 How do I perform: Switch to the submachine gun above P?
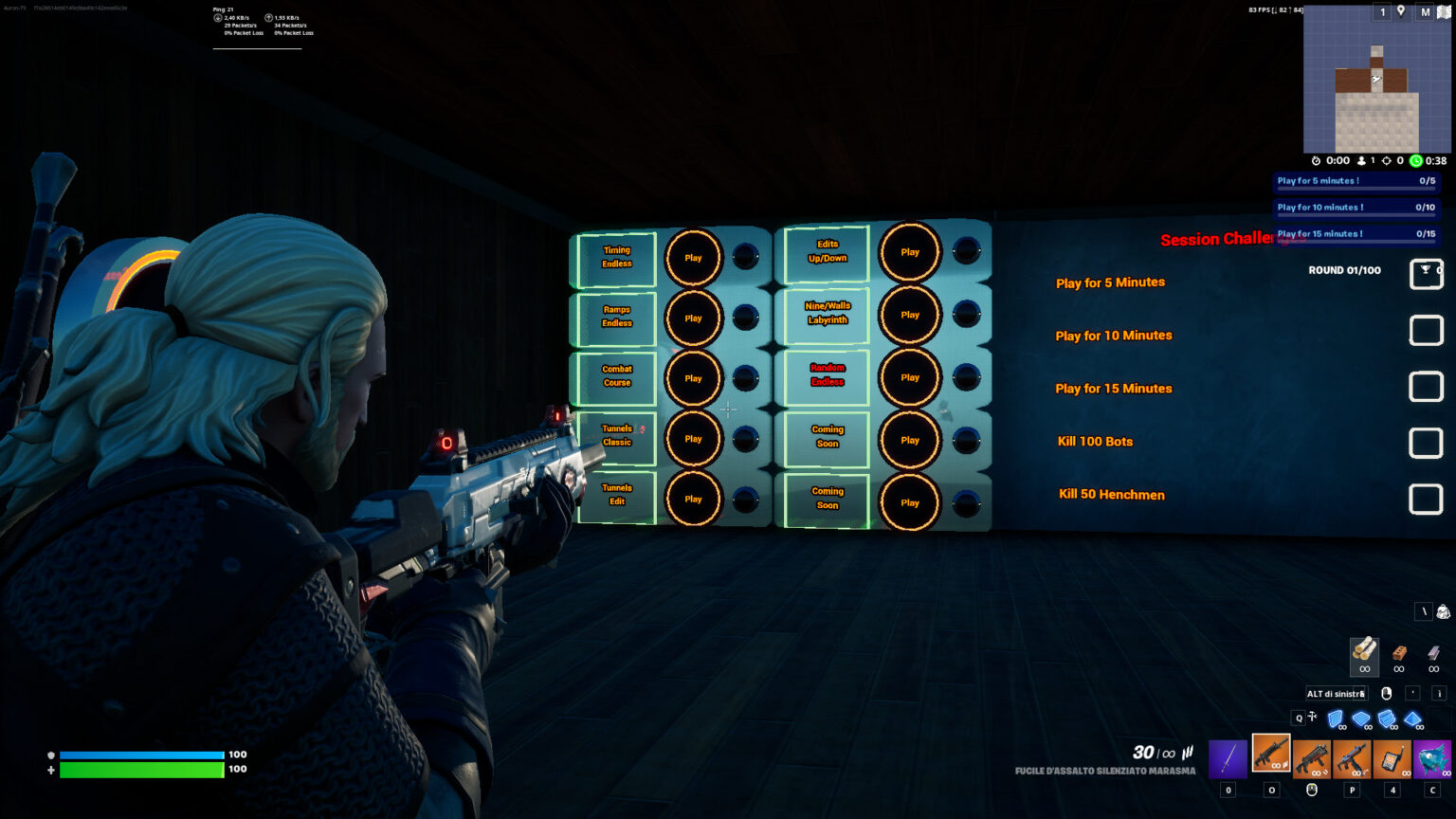[1352, 758]
